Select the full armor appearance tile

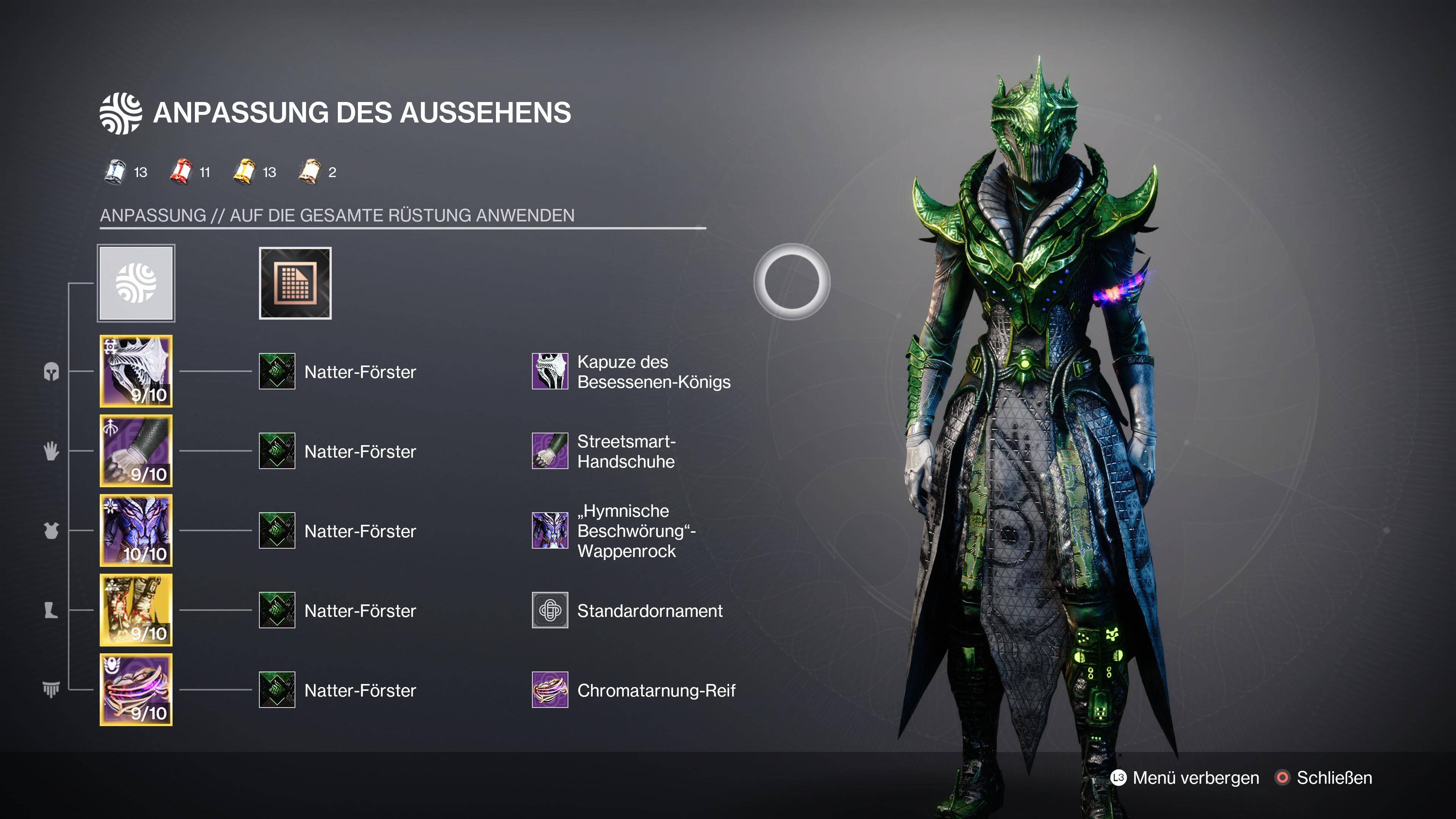[136, 283]
